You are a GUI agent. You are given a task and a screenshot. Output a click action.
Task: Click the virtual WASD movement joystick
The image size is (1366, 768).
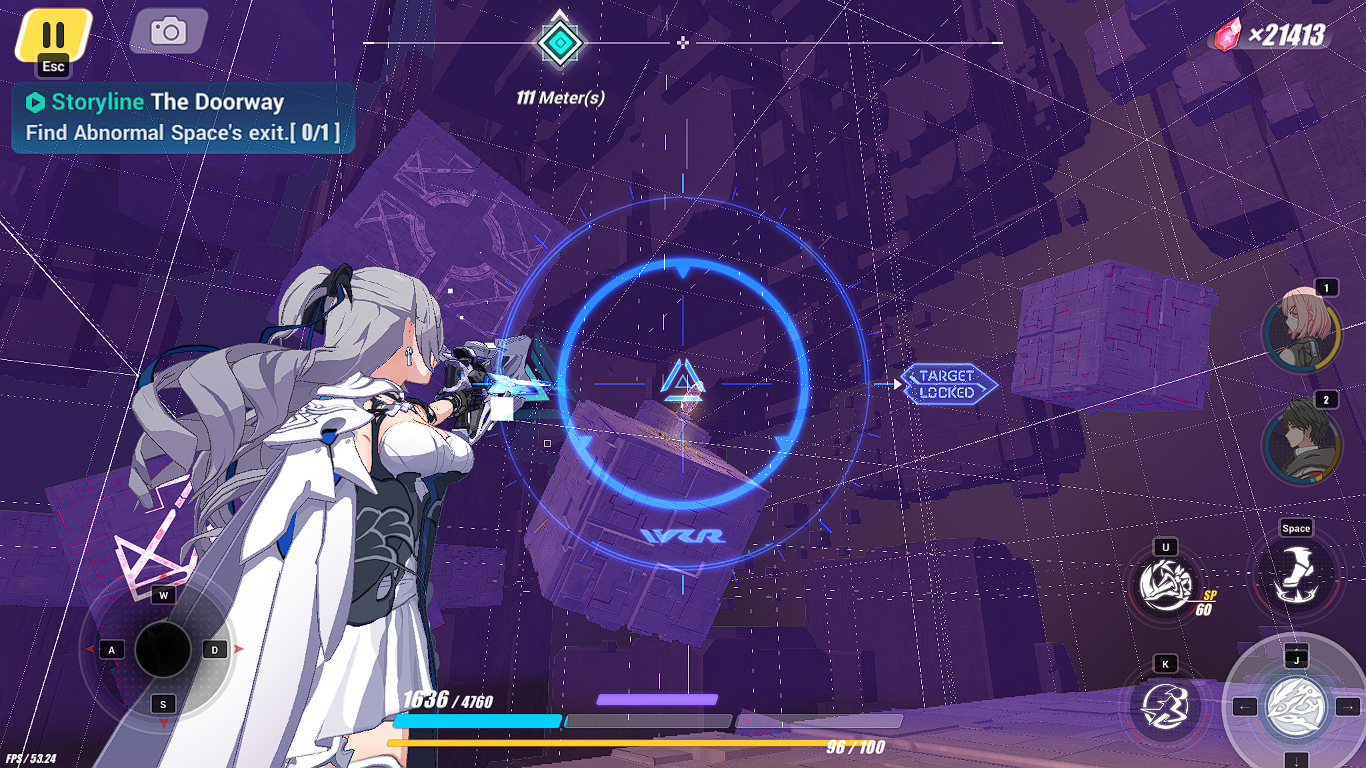162,649
